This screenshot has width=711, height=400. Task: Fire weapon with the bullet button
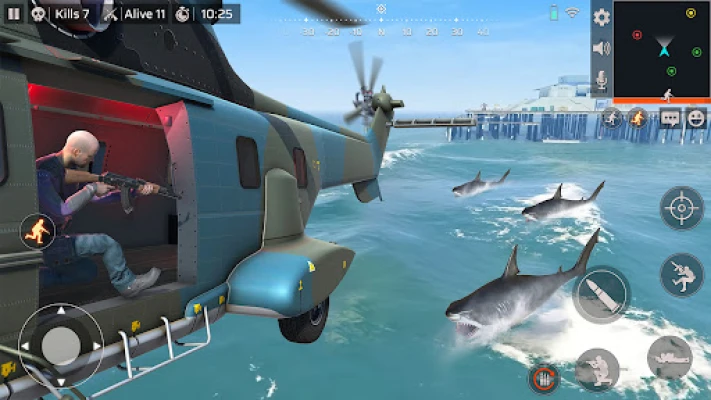click(601, 295)
